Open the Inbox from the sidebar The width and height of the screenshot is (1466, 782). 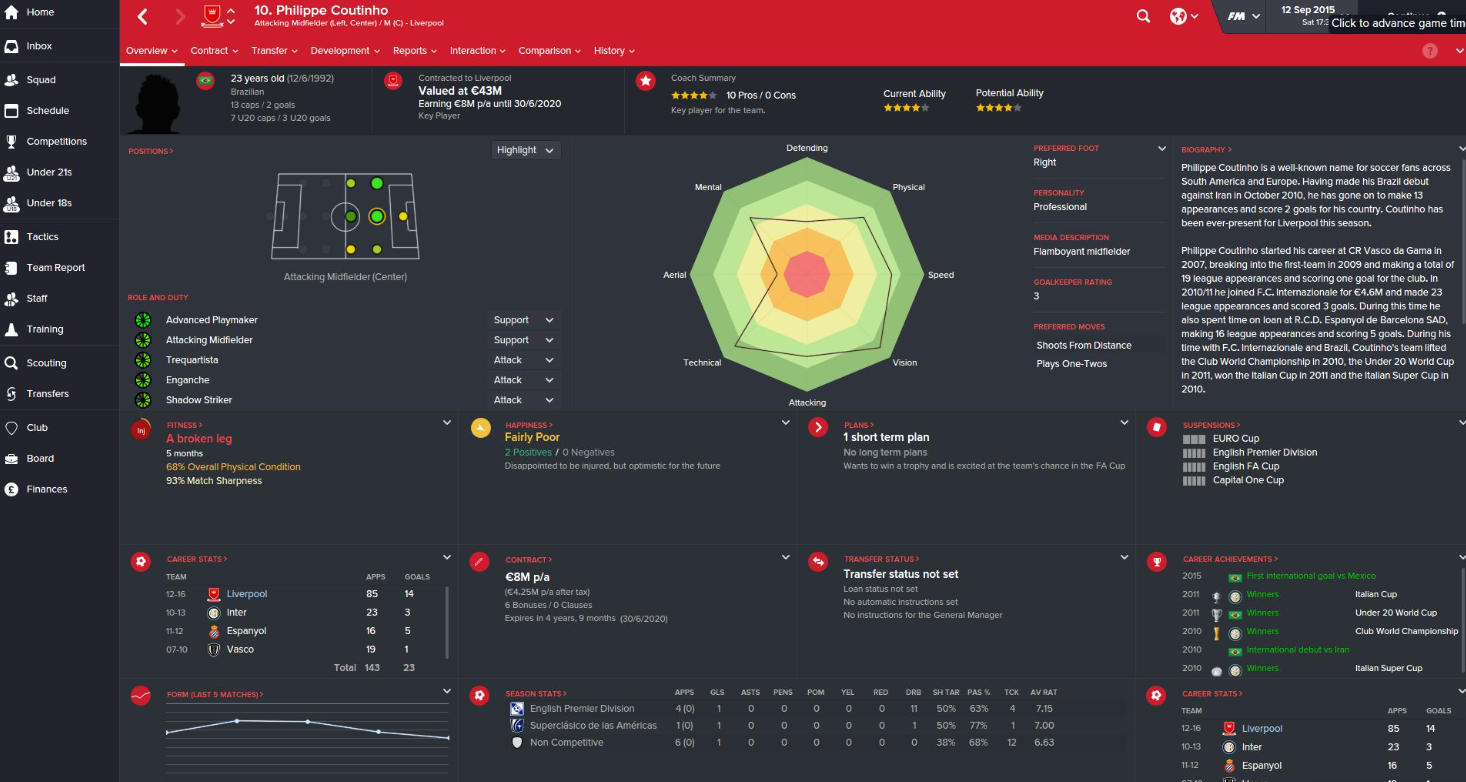pos(40,46)
